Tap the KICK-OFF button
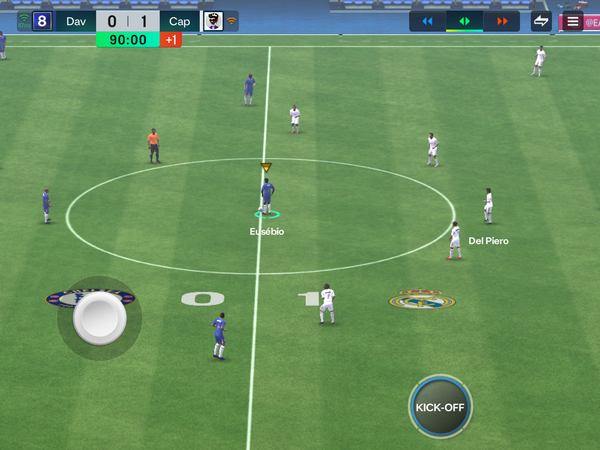Viewport: 600px width, 450px height. (x=441, y=407)
